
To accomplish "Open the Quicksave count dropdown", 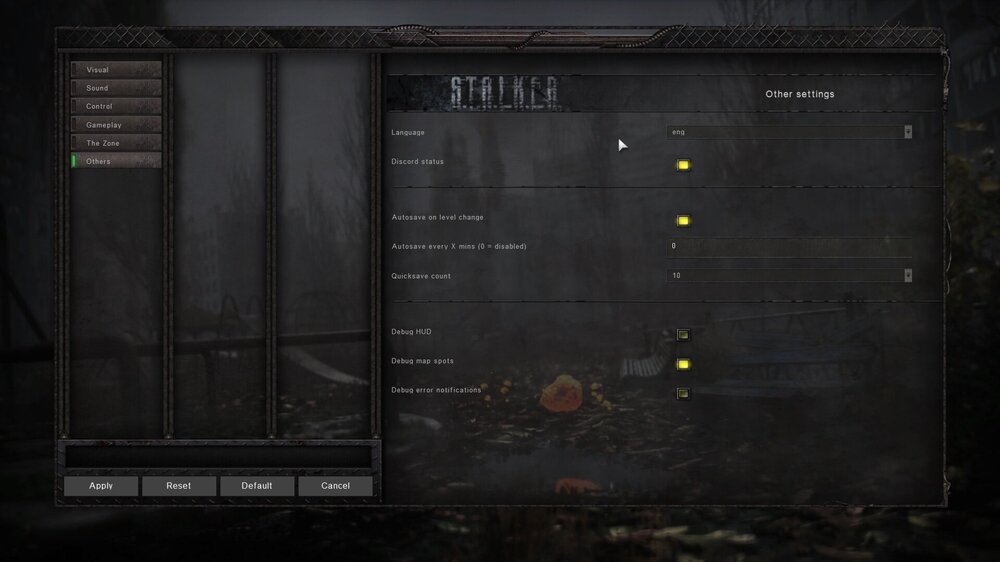I will point(789,276).
